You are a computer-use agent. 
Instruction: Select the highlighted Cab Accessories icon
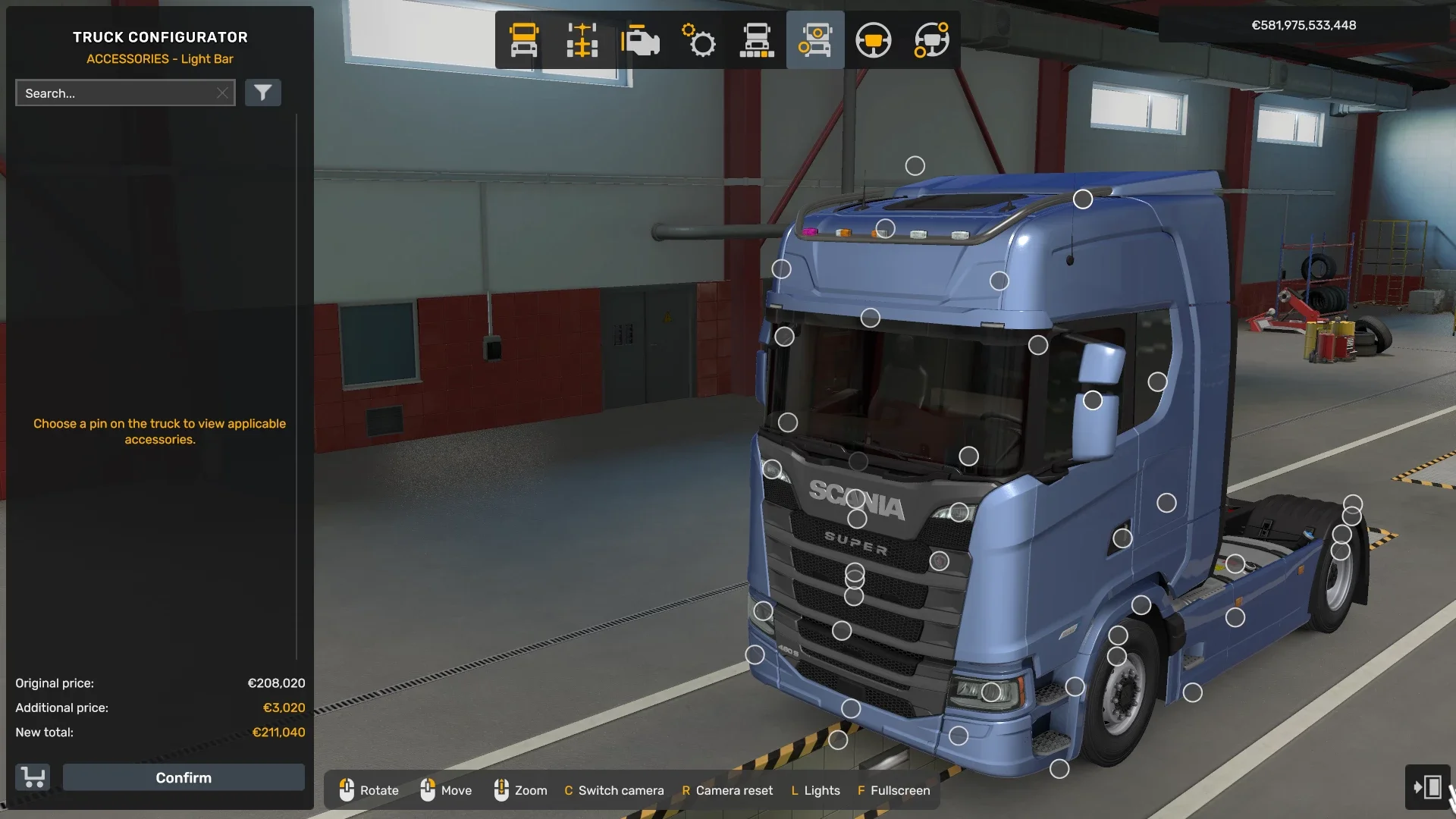point(815,40)
